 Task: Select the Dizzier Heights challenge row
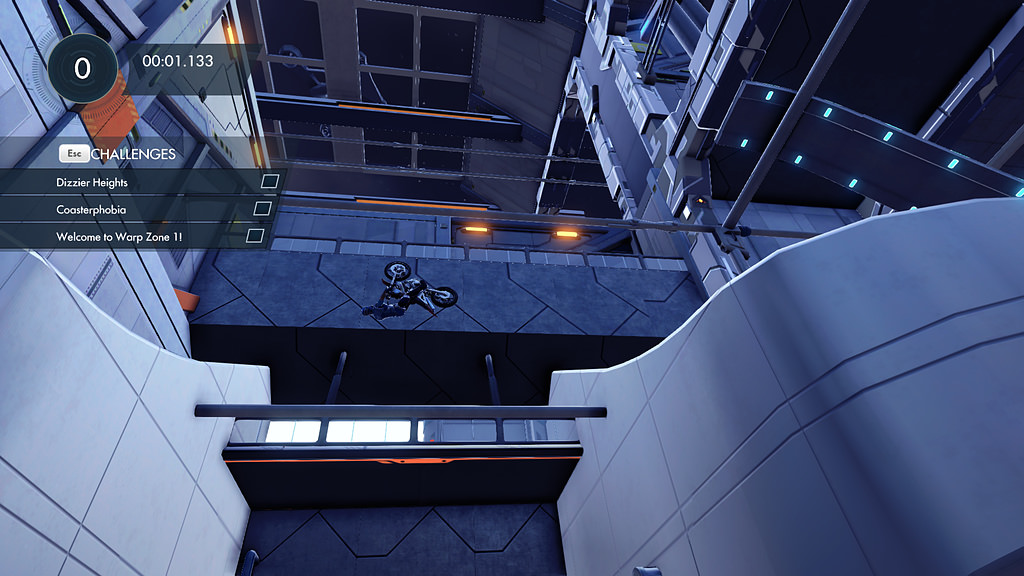93,183
